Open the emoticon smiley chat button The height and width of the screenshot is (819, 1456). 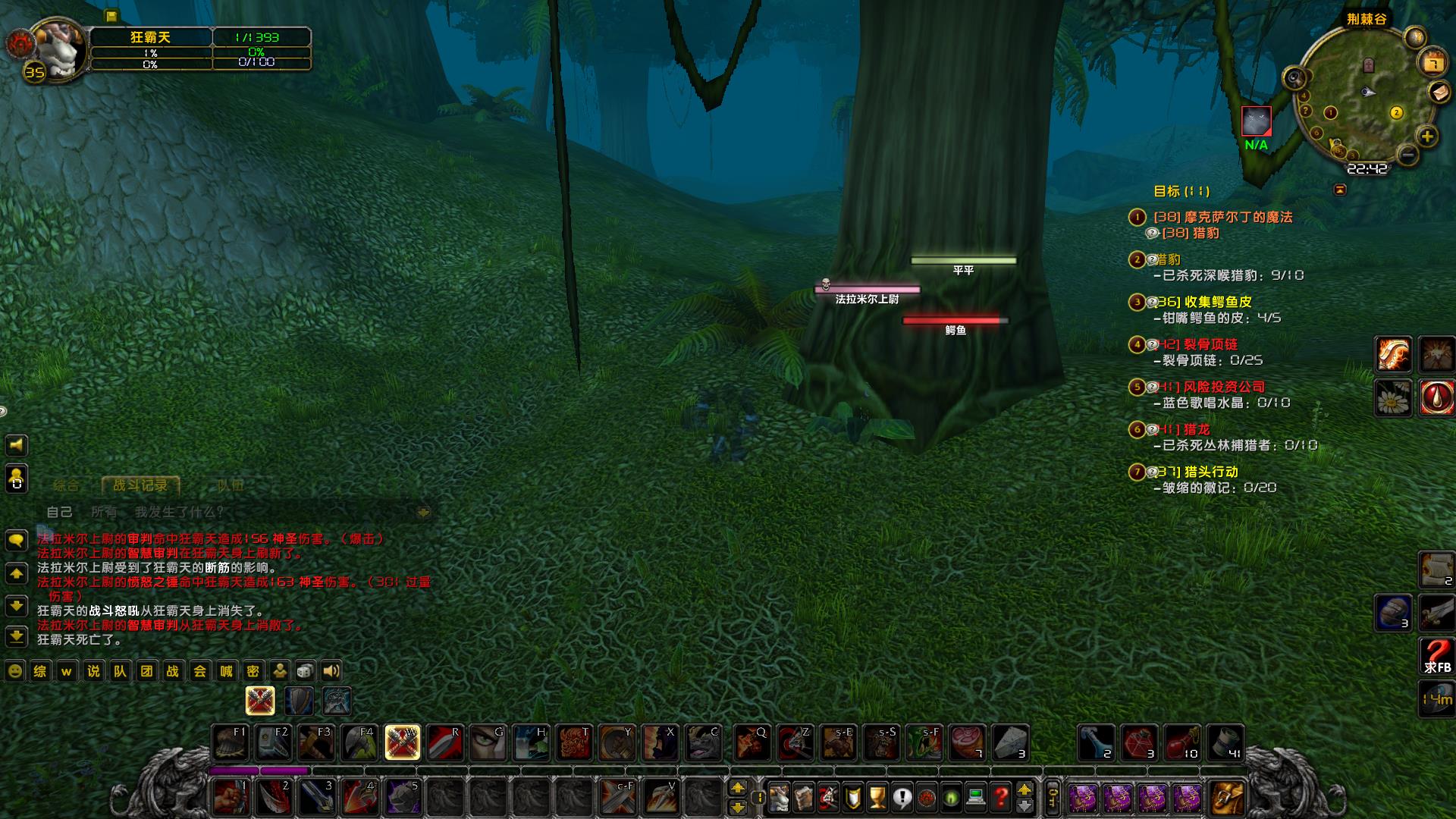[x=14, y=671]
